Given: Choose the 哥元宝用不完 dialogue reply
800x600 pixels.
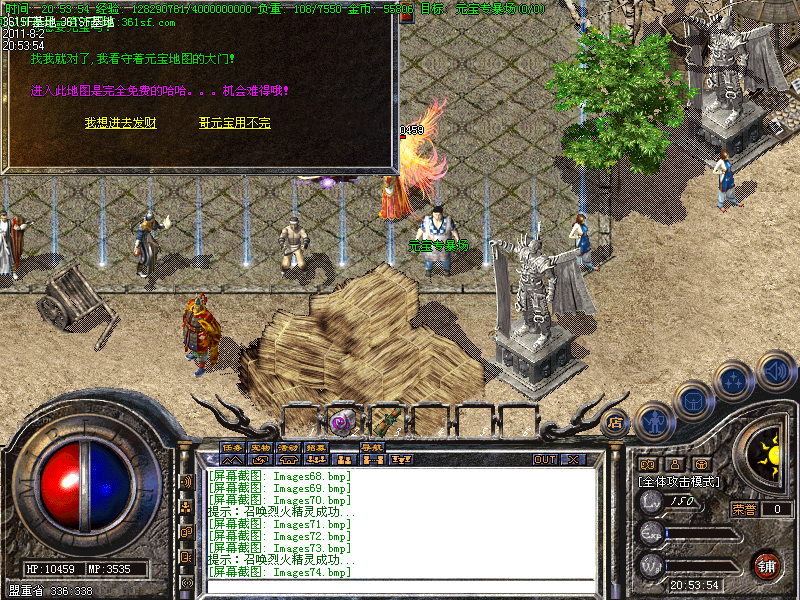Looking at the screenshot, I should (235, 123).
